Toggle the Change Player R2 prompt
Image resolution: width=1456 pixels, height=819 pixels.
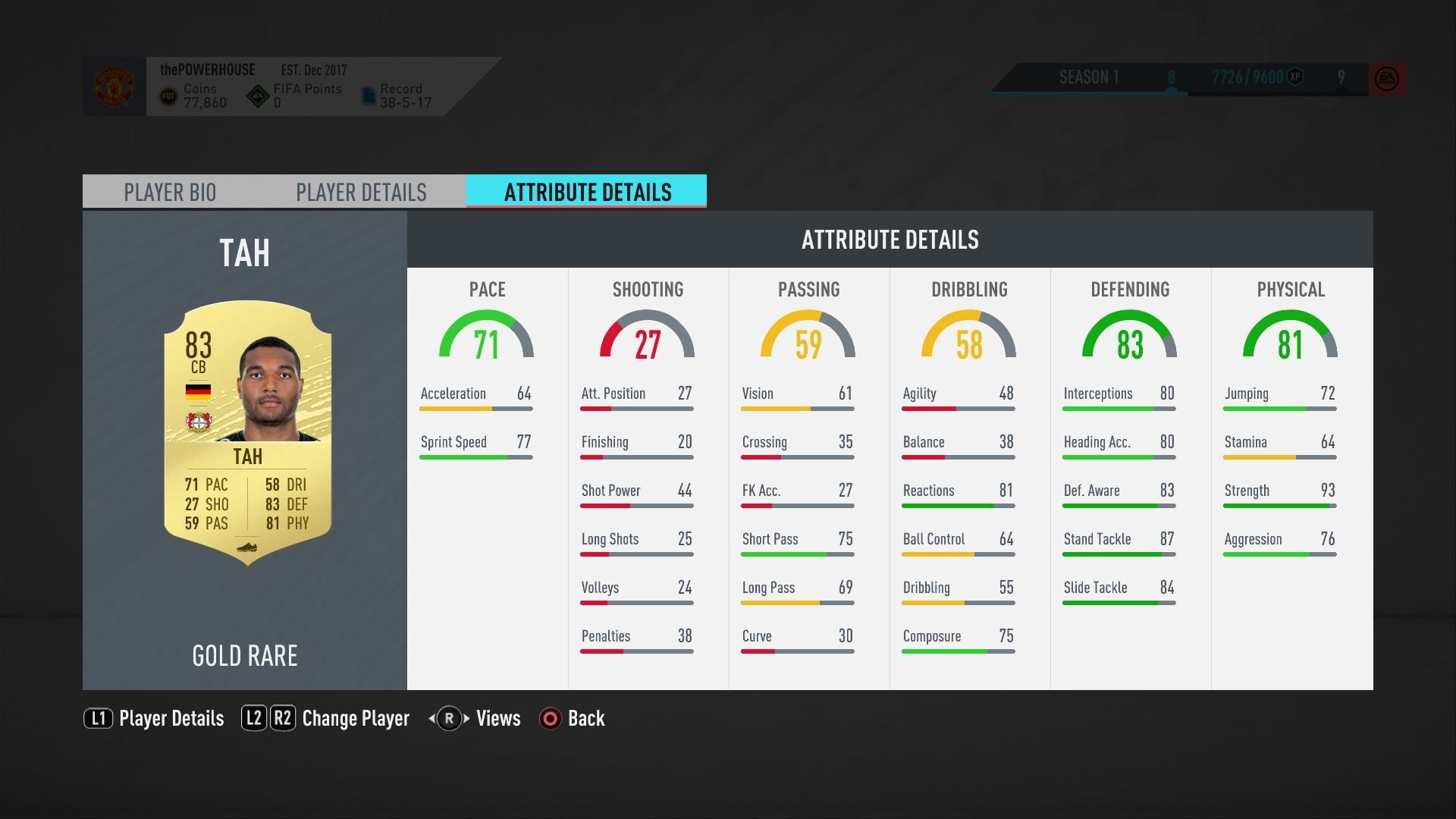point(282,718)
